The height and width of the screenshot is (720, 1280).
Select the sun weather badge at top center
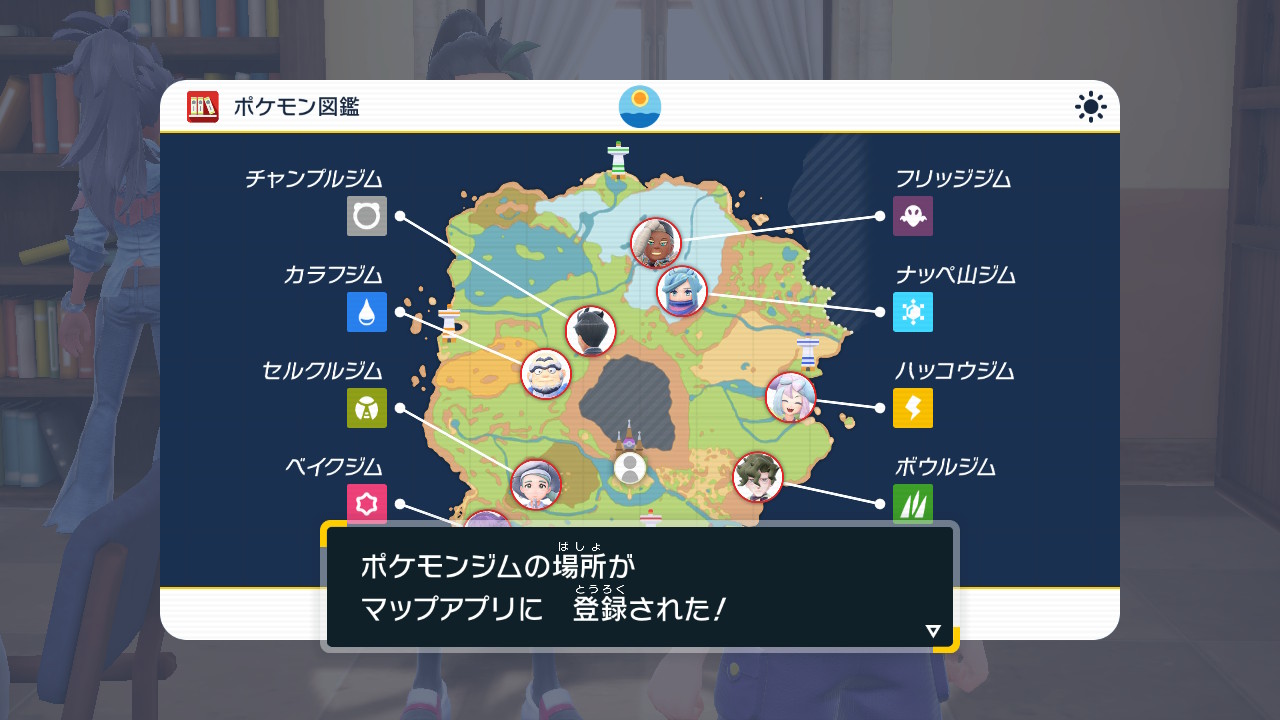(640, 108)
